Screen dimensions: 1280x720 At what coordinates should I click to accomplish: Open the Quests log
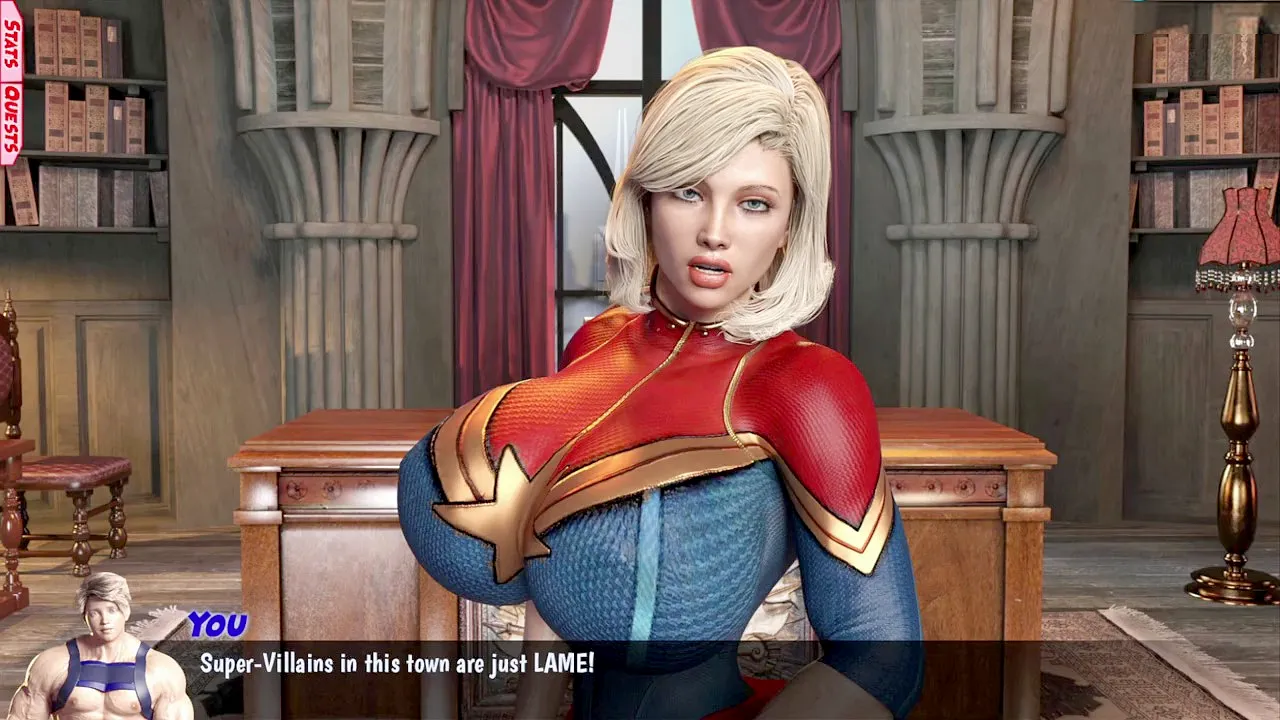[11, 120]
